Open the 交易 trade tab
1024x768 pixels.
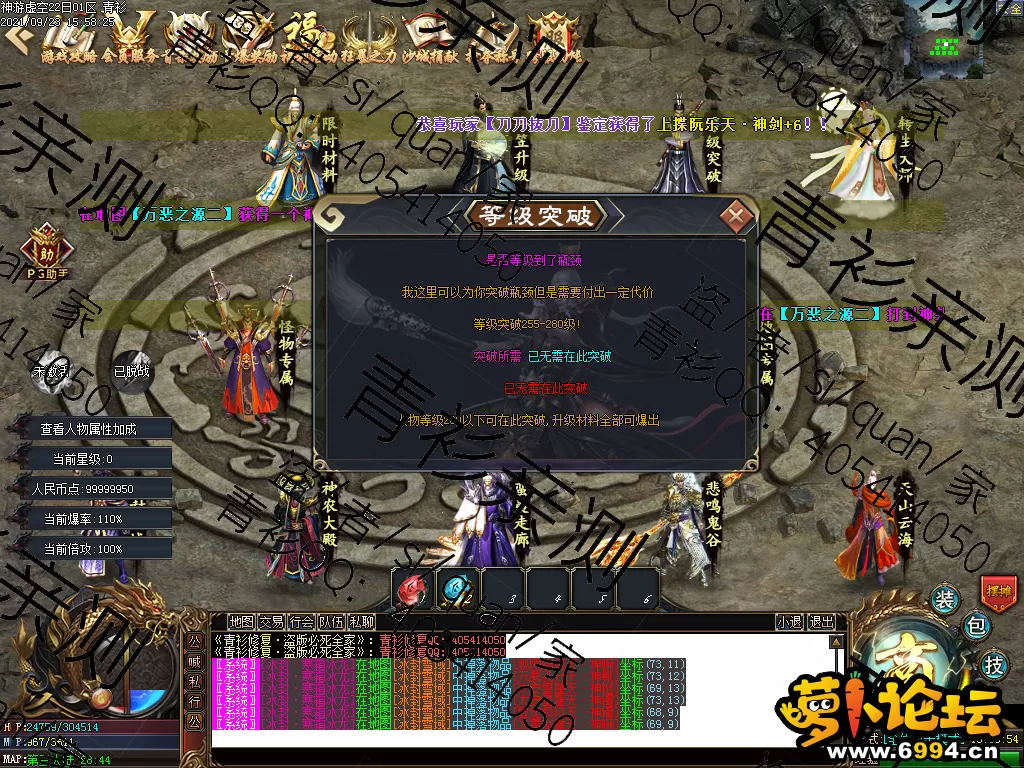tap(271, 621)
